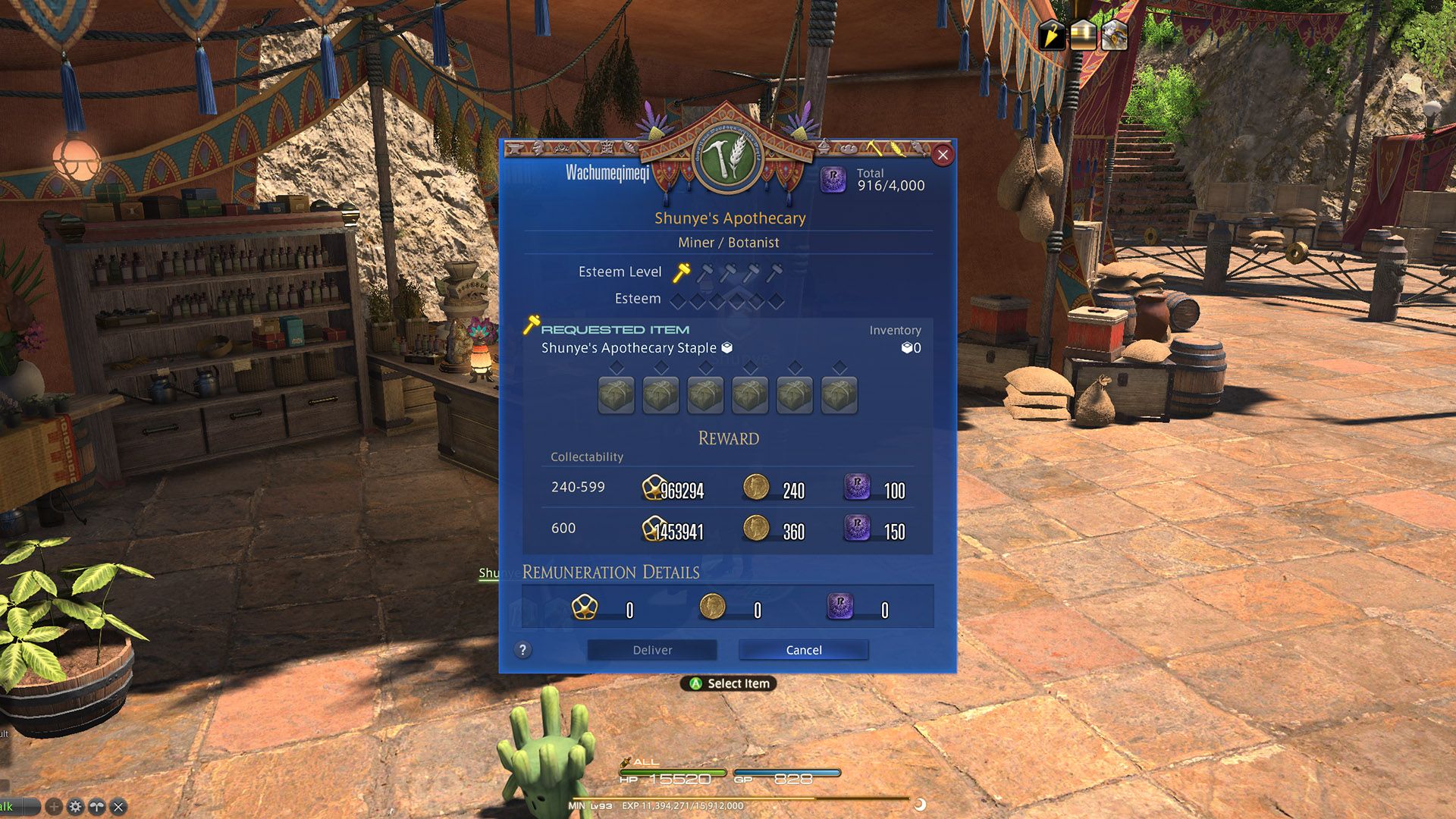This screenshot has height=819, width=1456.
Task: Click the Cancel button
Action: (803, 650)
